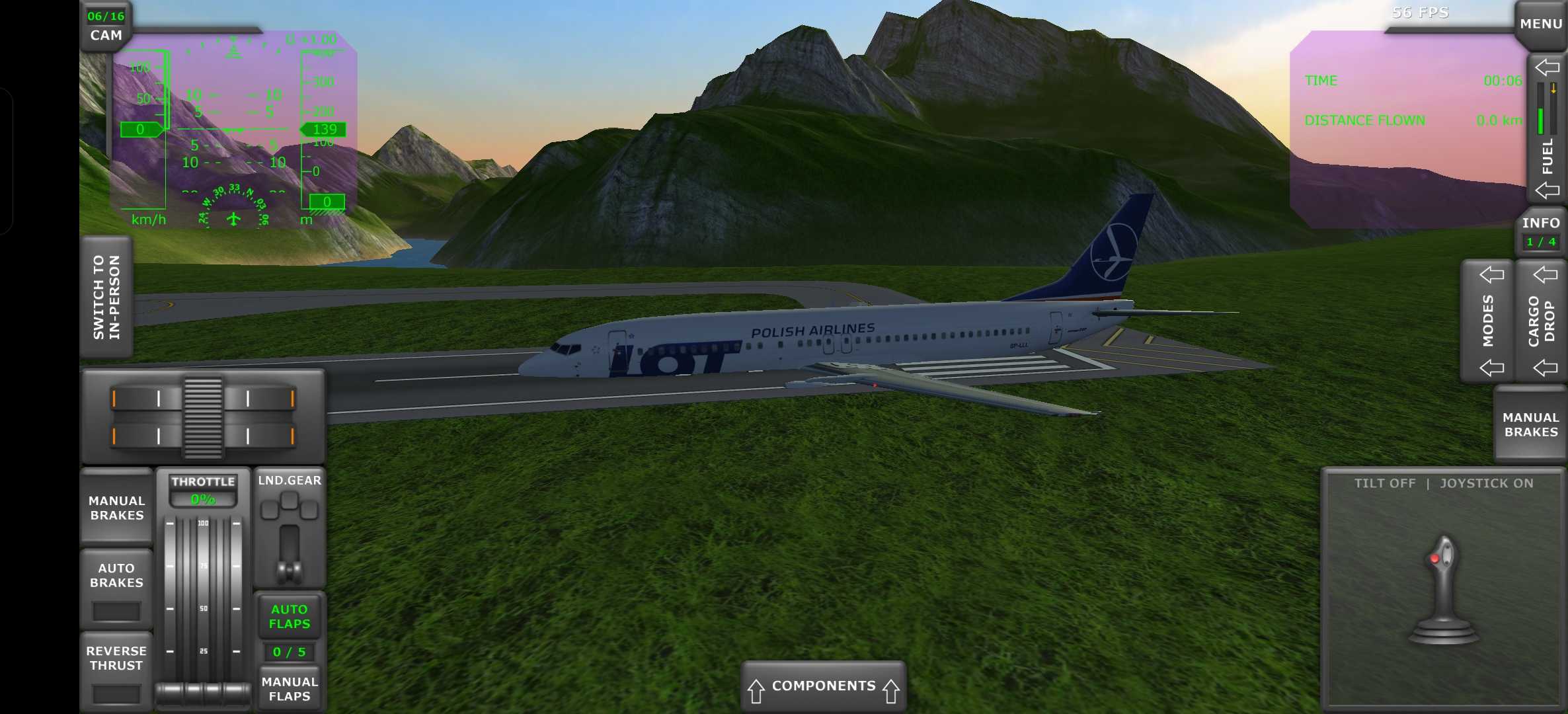
Task: Tap Switch to In-Person view
Action: tap(106, 297)
